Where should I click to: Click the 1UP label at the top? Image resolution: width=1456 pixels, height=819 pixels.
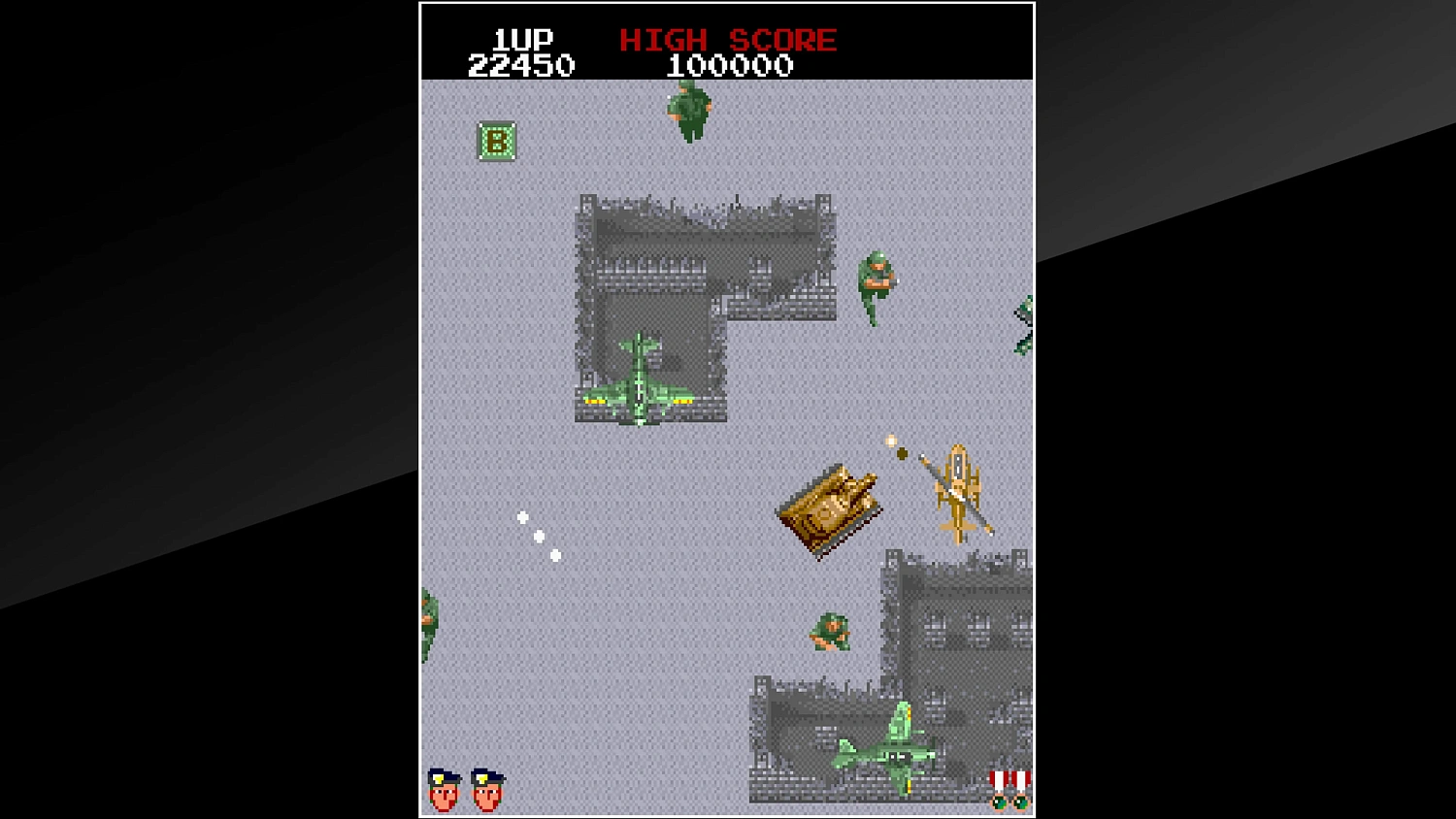tap(521, 39)
